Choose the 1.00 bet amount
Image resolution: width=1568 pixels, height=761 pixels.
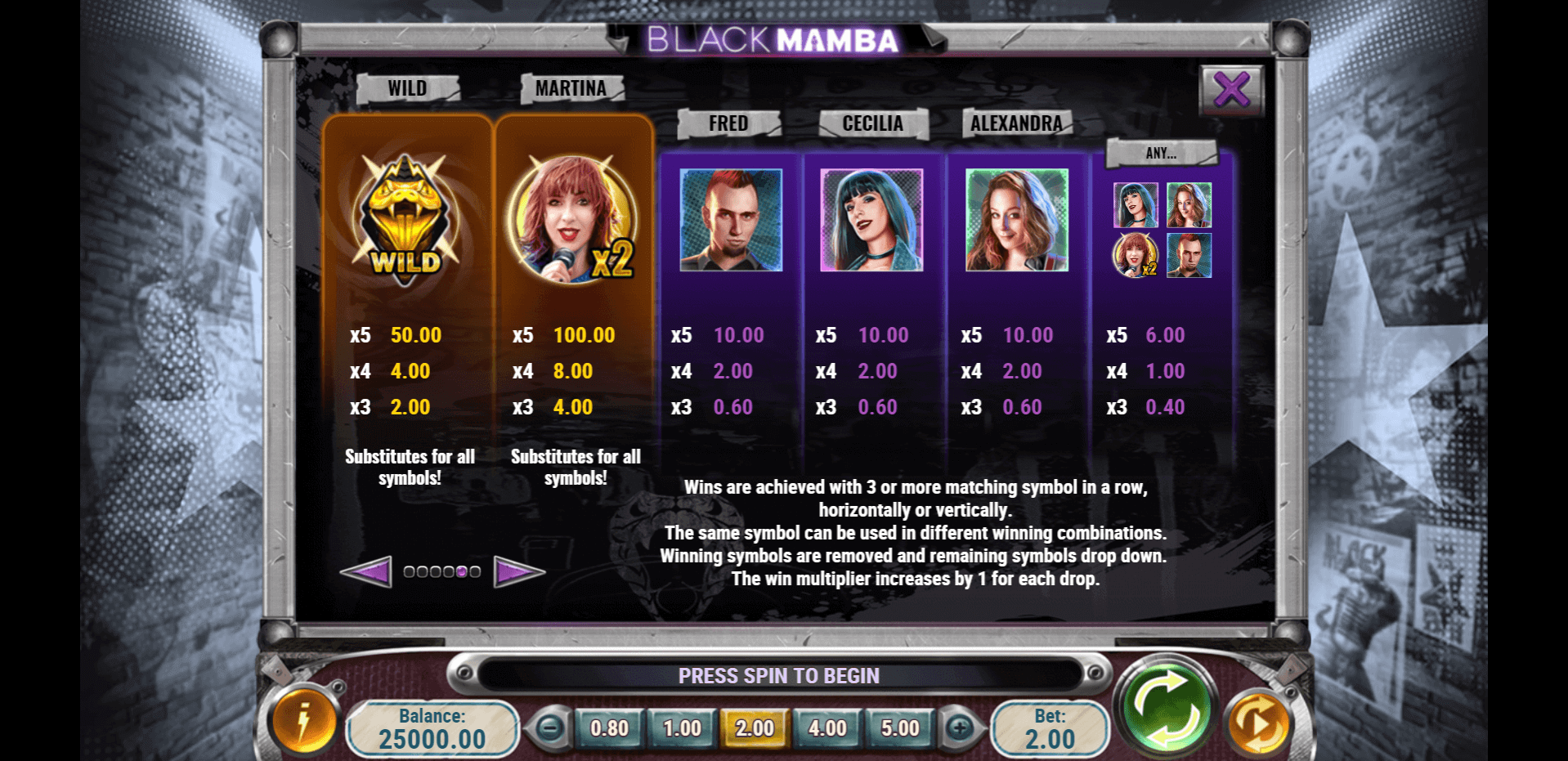point(682,728)
